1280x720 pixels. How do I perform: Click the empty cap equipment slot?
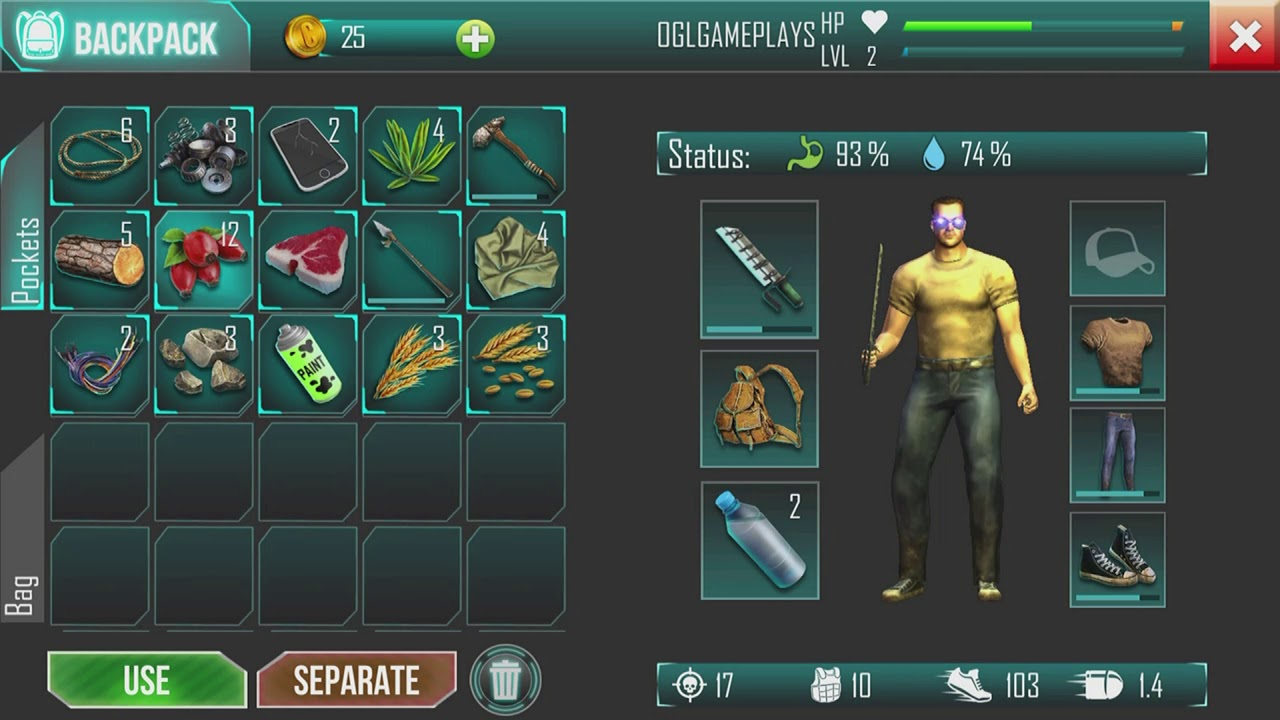tap(1117, 248)
